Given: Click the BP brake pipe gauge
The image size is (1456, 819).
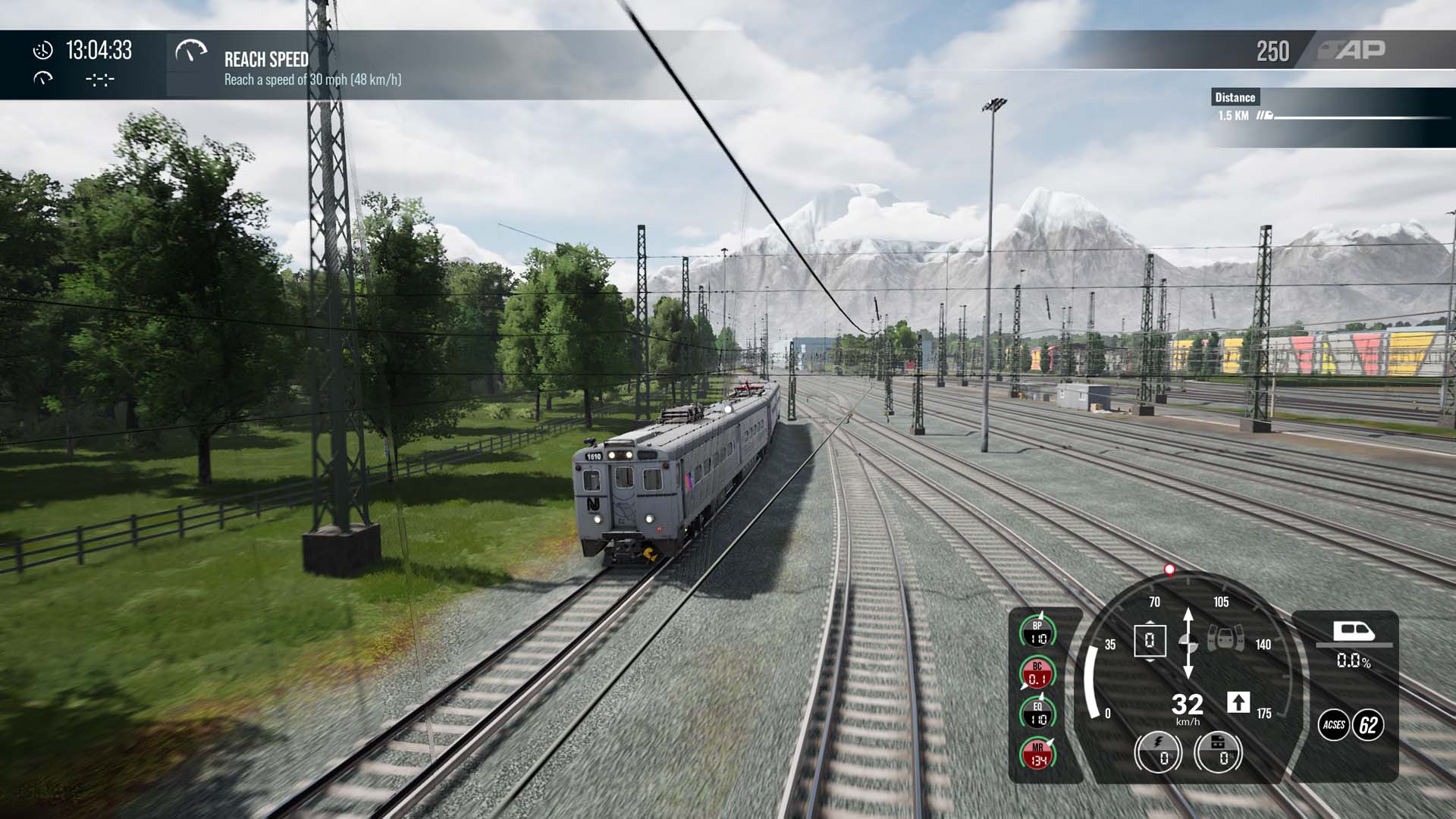Looking at the screenshot, I should coord(1037,632).
